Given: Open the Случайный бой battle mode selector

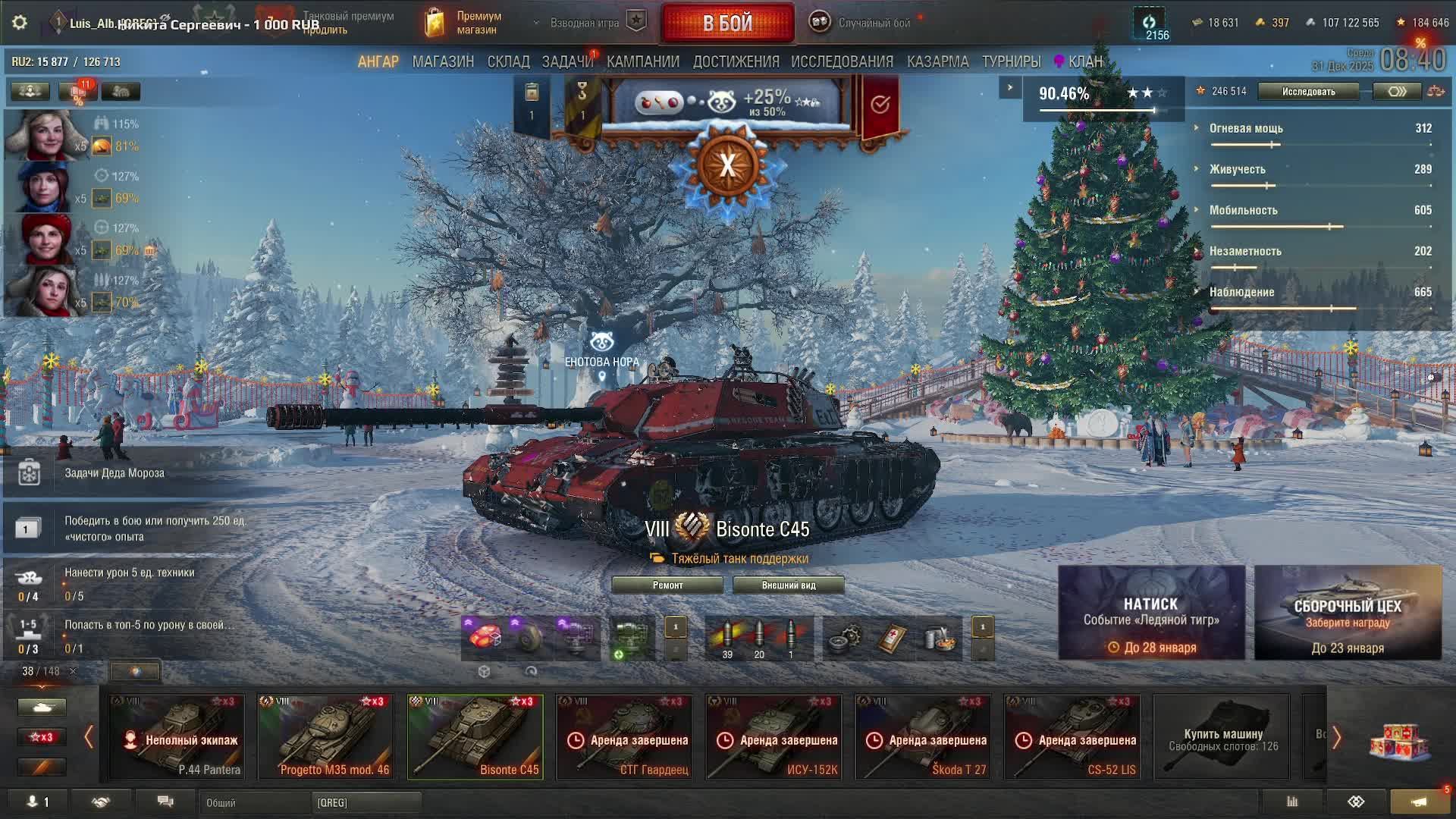Looking at the screenshot, I should pyautogui.click(x=861, y=23).
